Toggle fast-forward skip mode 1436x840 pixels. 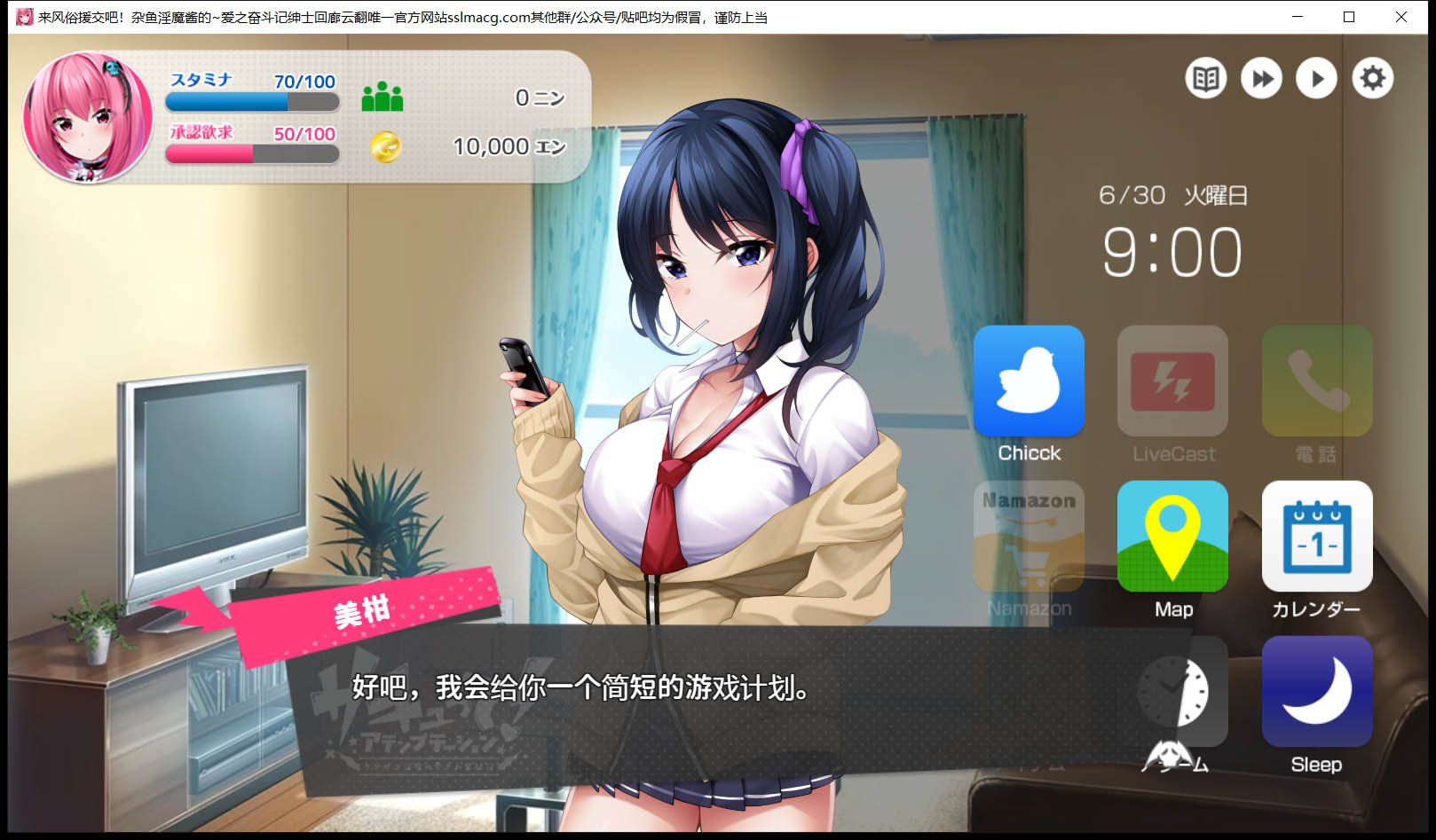coord(1262,78)
